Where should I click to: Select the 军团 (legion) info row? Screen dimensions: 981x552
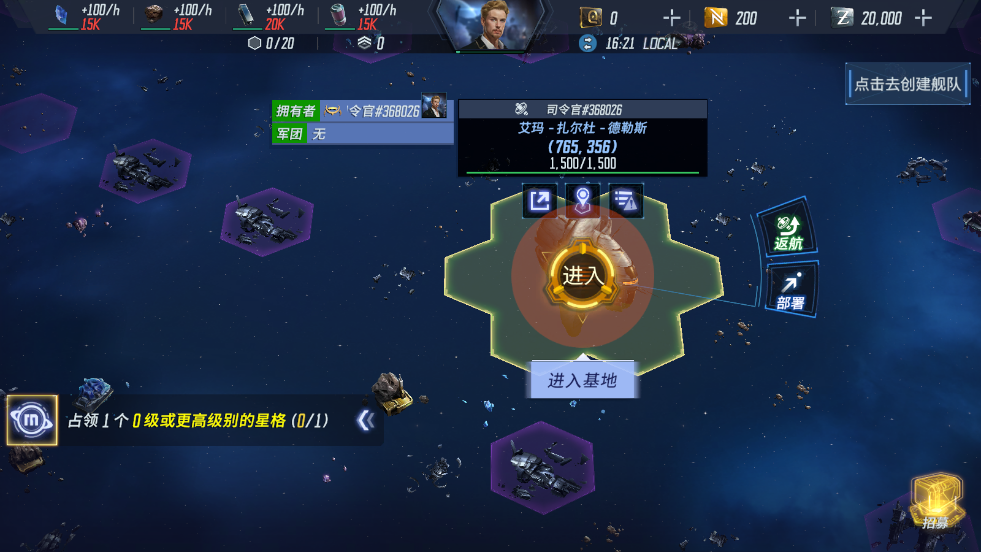(x=362, y=133)
